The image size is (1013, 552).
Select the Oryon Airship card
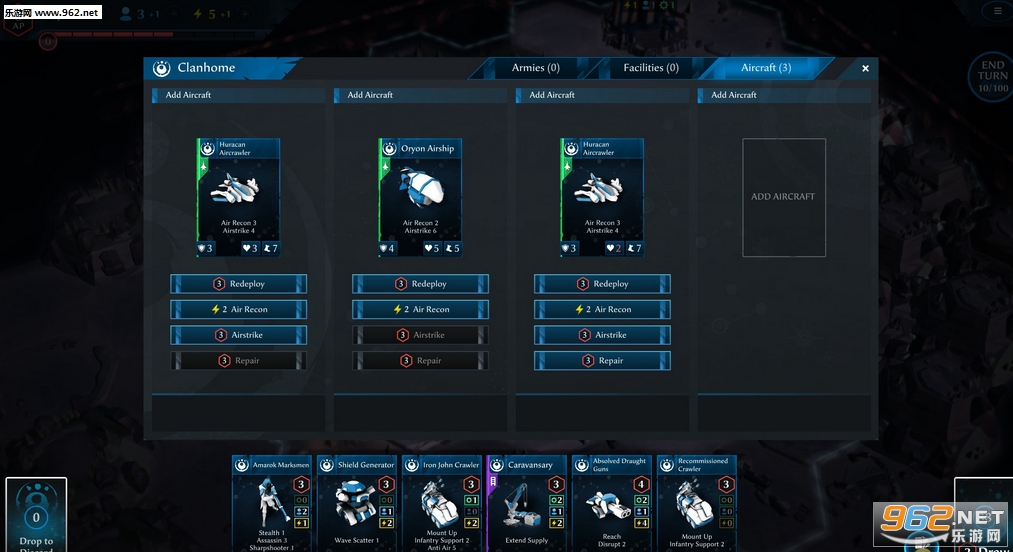coord(420,197)
